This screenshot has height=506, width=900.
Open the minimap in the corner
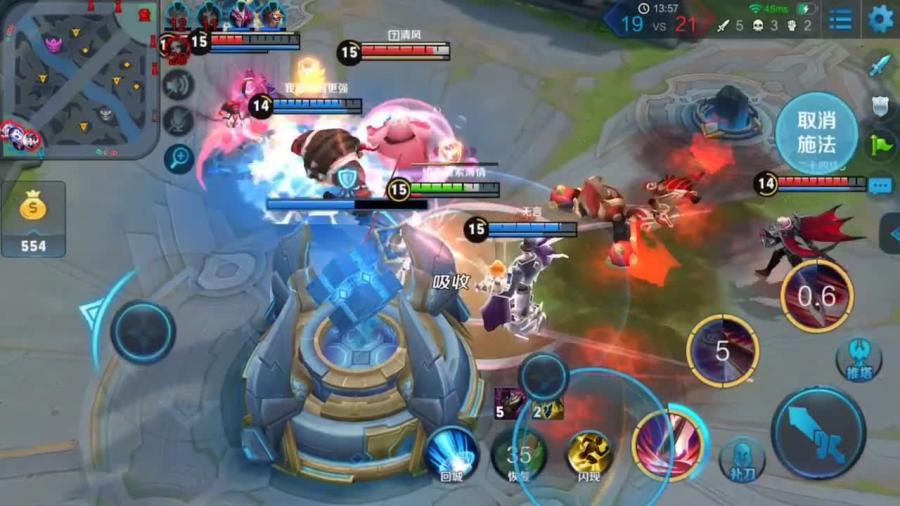pos(78,80)
